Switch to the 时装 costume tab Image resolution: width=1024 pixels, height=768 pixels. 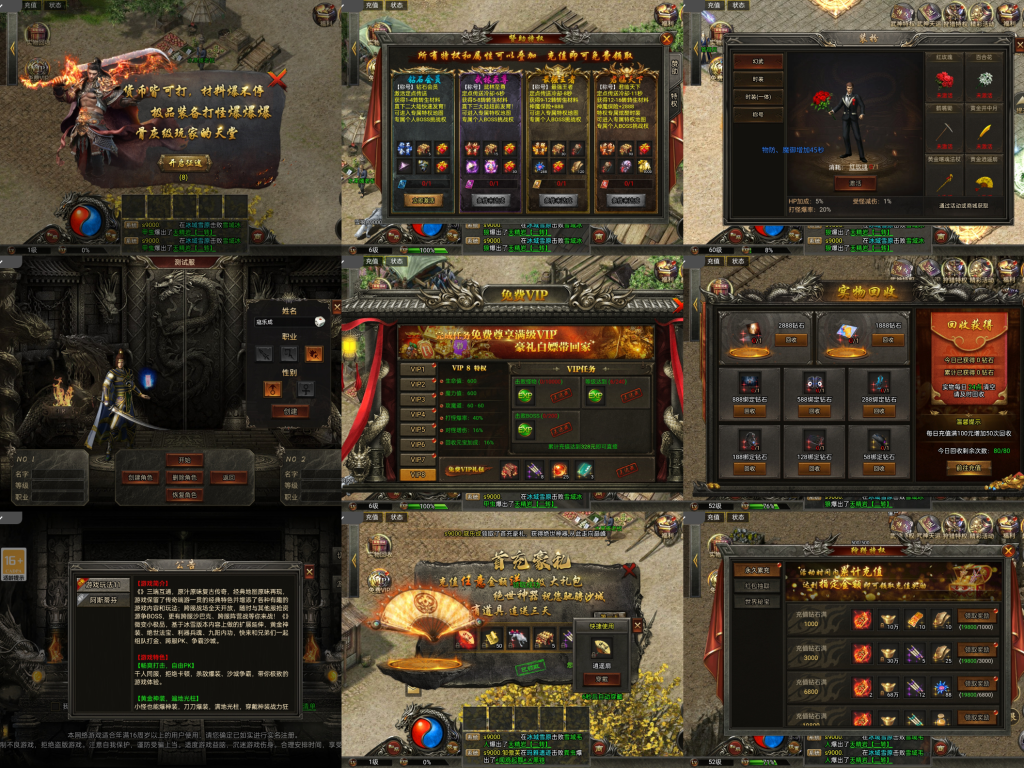[x=757, y=79]
